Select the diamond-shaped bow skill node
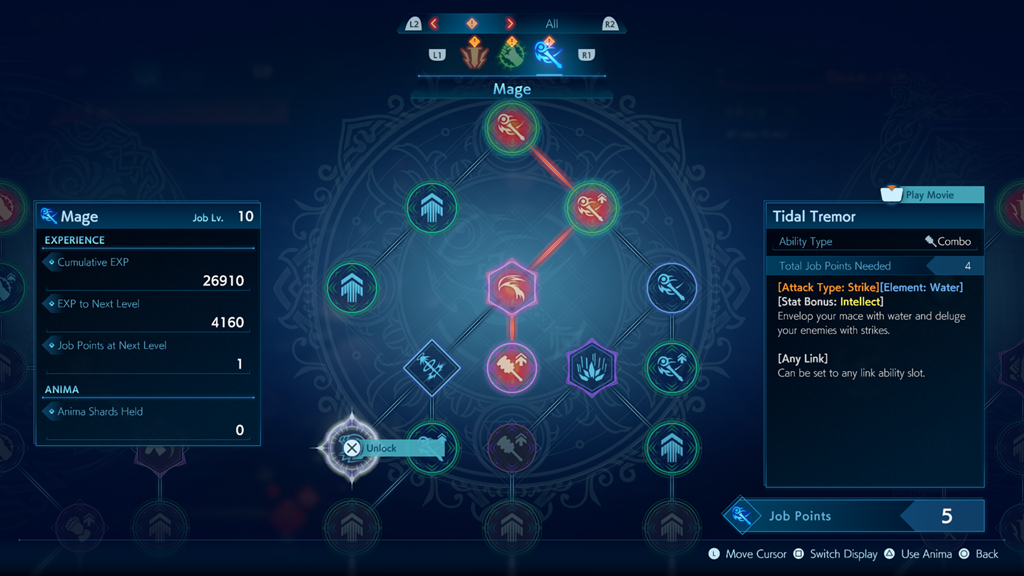This screenshot has width=1024, height=576. point(431,367)
